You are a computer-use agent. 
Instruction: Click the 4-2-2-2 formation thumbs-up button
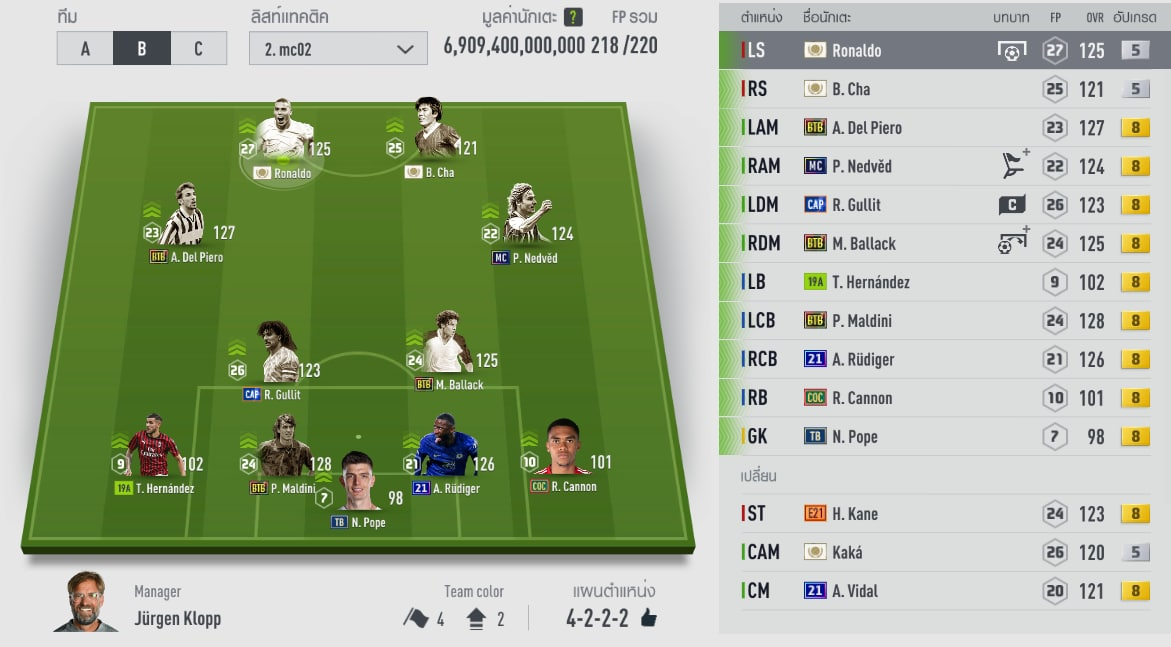coord(648,618)
